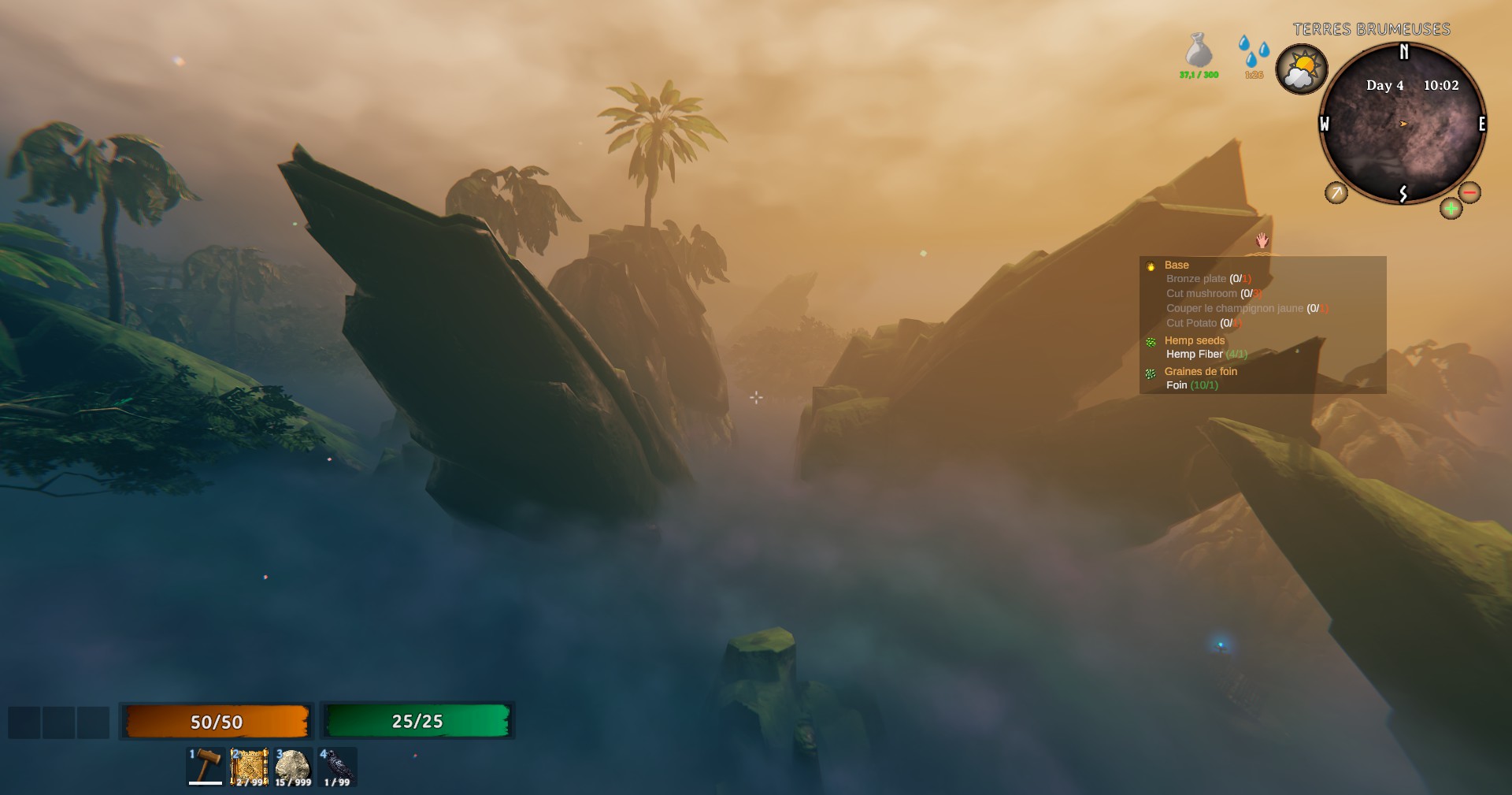The image size is (1512, 795).
Task: Select the hammer in hotbar slot 1
Action: pyautogui.click(x=206, y=767)
